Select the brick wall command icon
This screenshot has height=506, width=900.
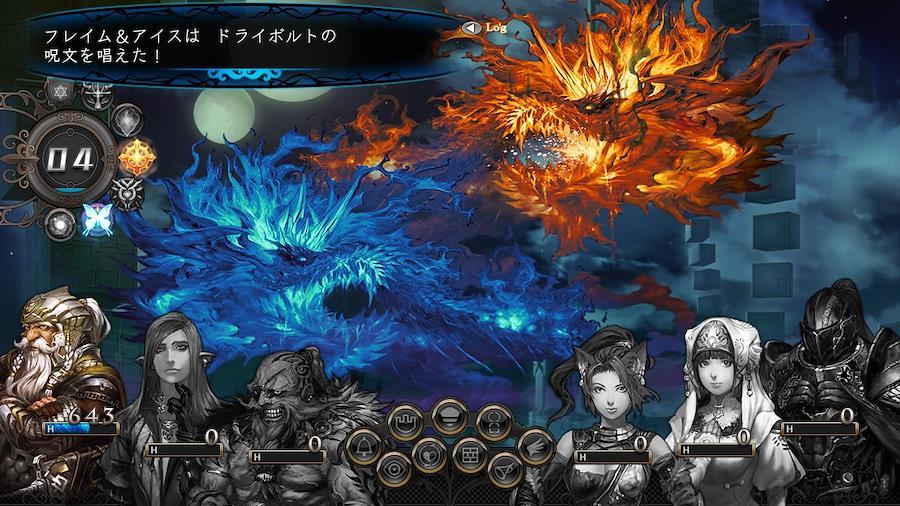(468, 456)
